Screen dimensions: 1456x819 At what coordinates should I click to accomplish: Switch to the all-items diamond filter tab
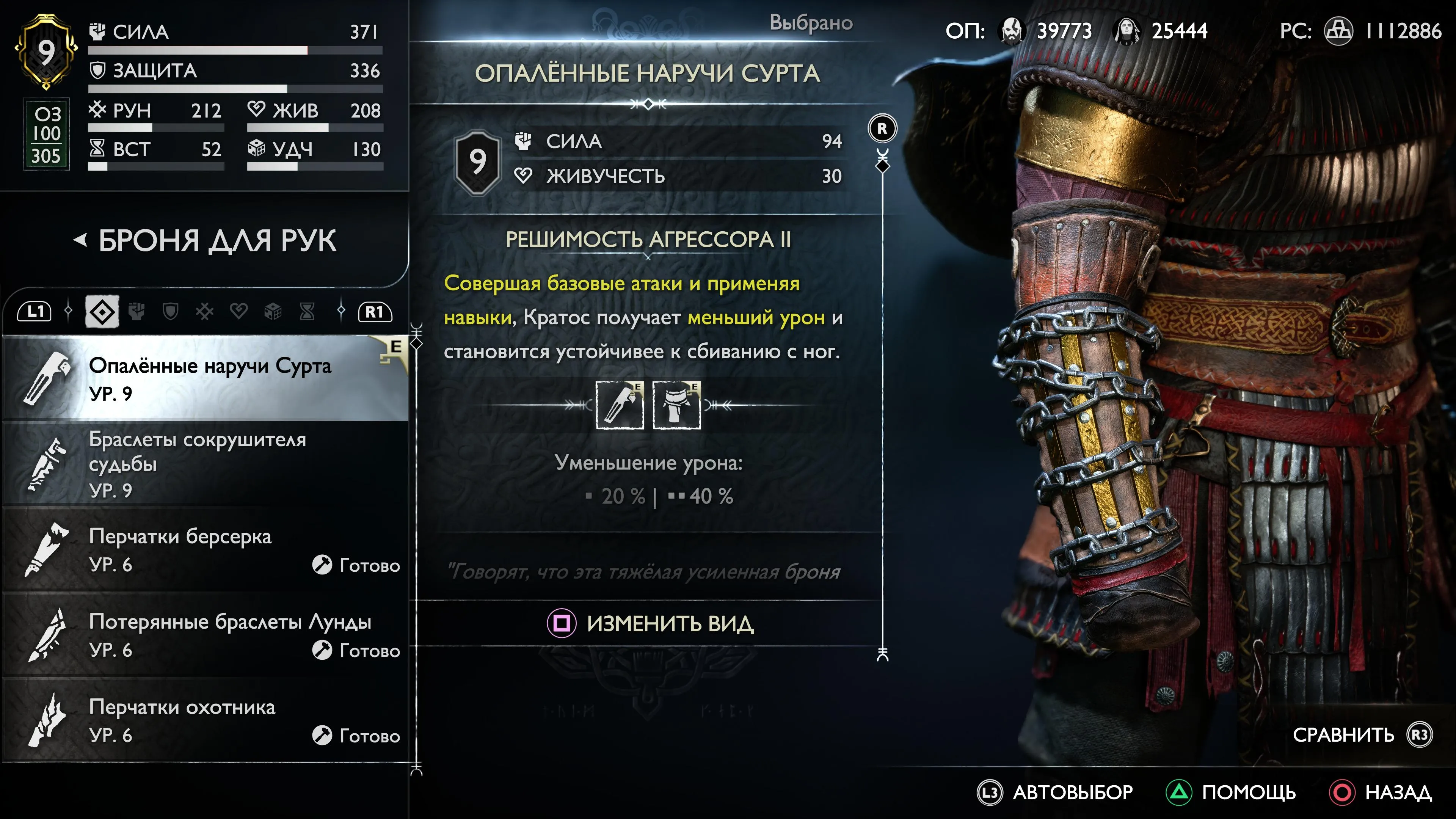pos(102,311)
